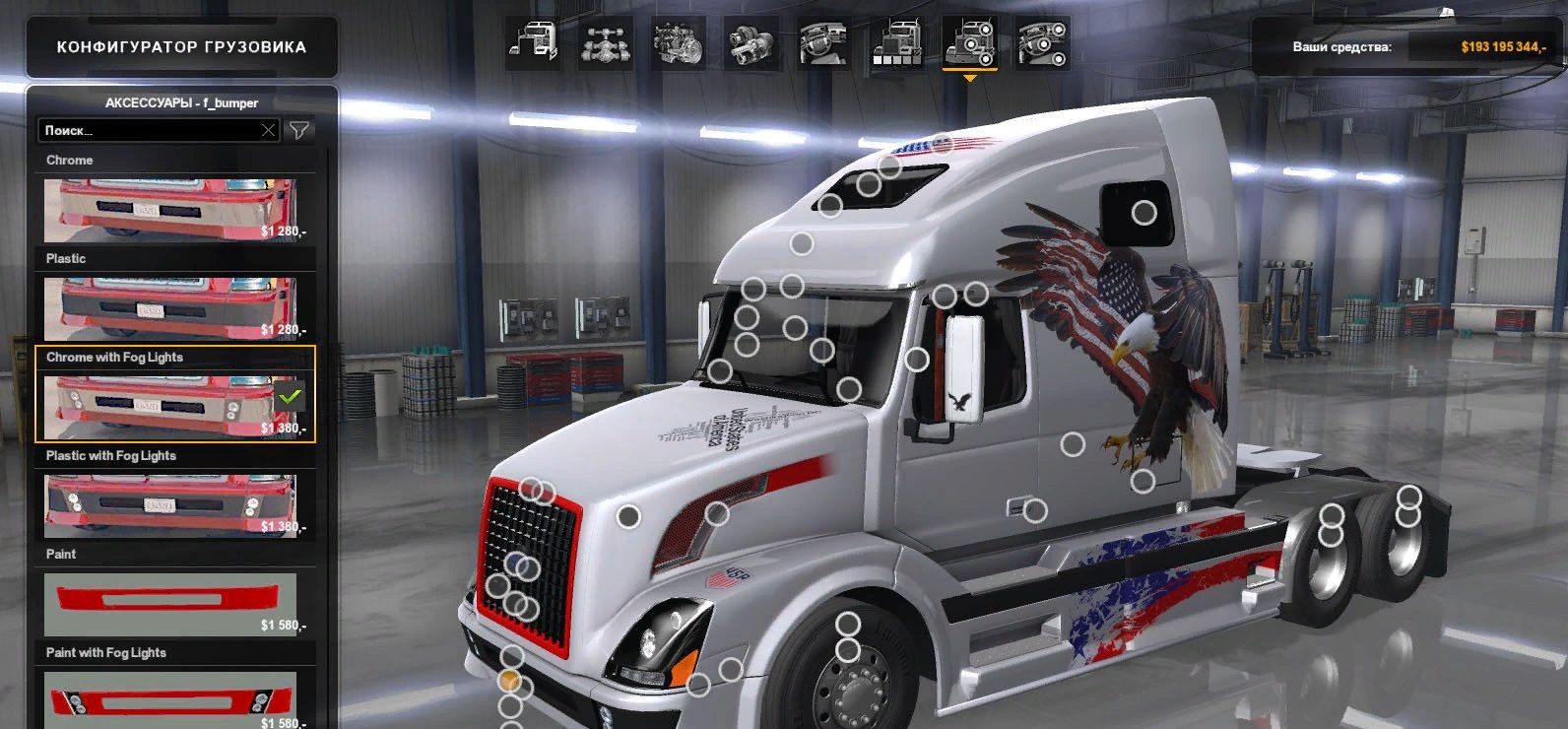Switch to the chassis category tab
The width and height of the screenshot is (1568, 729).
[605, 43]
